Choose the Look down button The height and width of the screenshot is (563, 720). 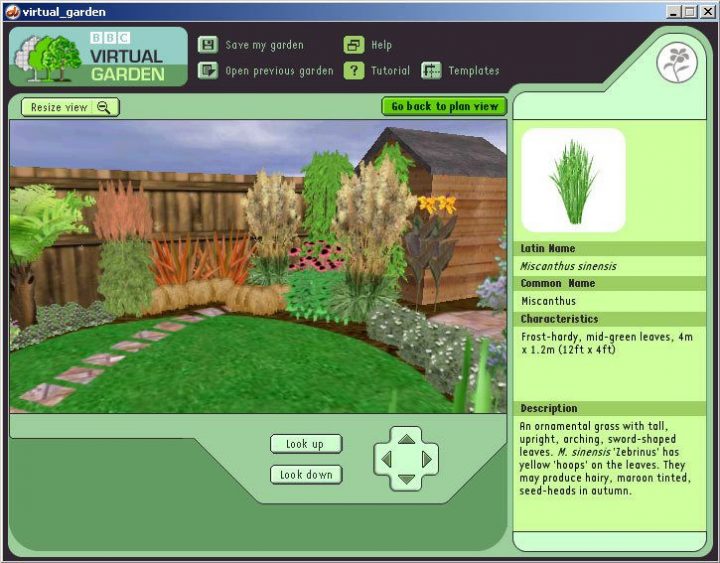[x=305, y=475]
